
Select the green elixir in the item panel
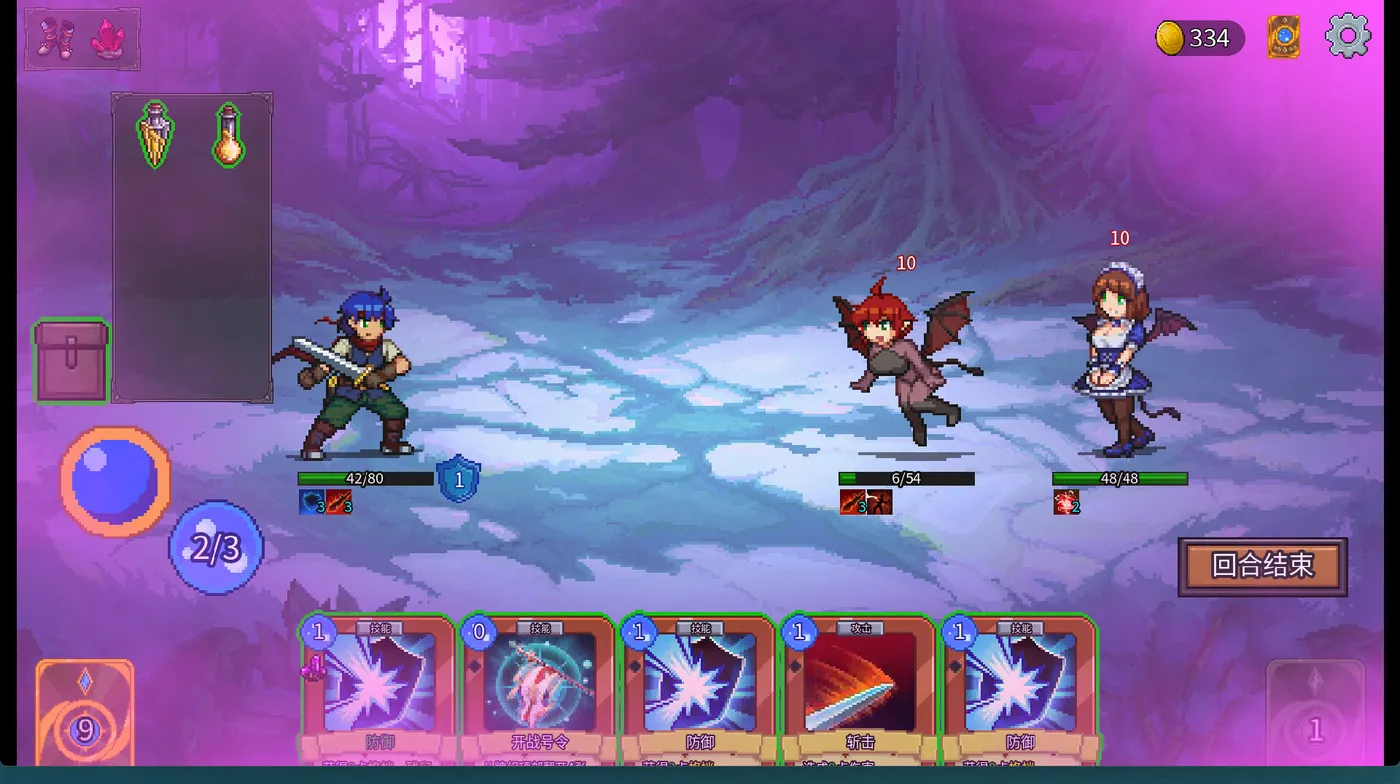[x=154, y=135]
